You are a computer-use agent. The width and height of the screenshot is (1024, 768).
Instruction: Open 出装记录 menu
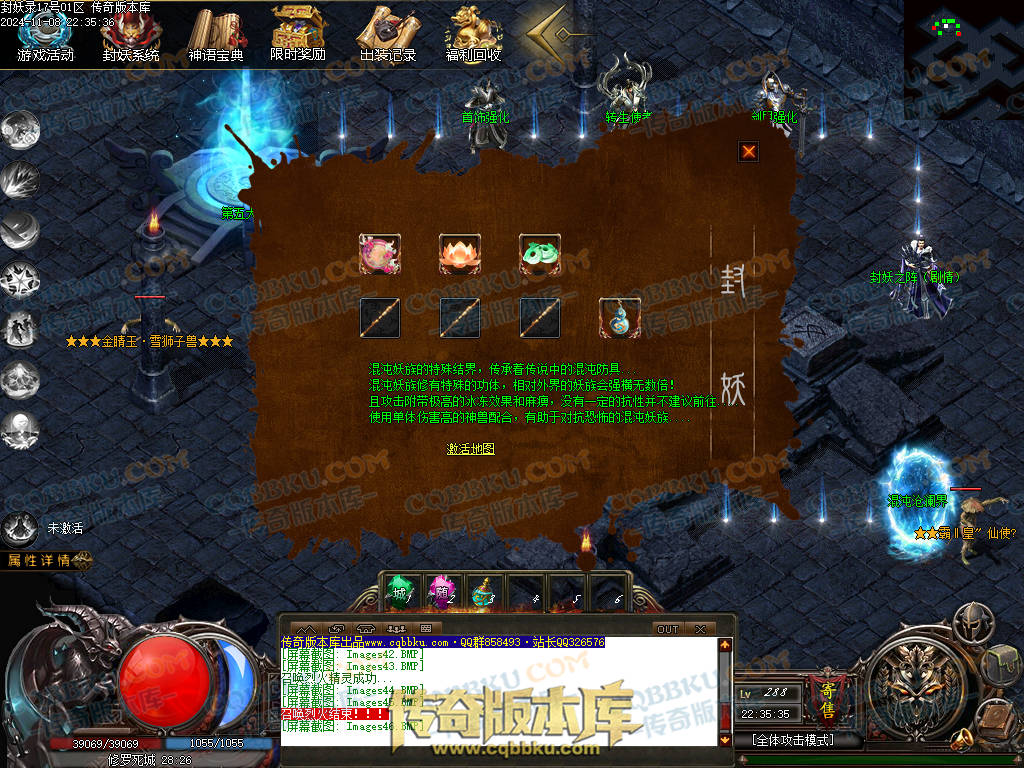388,34
